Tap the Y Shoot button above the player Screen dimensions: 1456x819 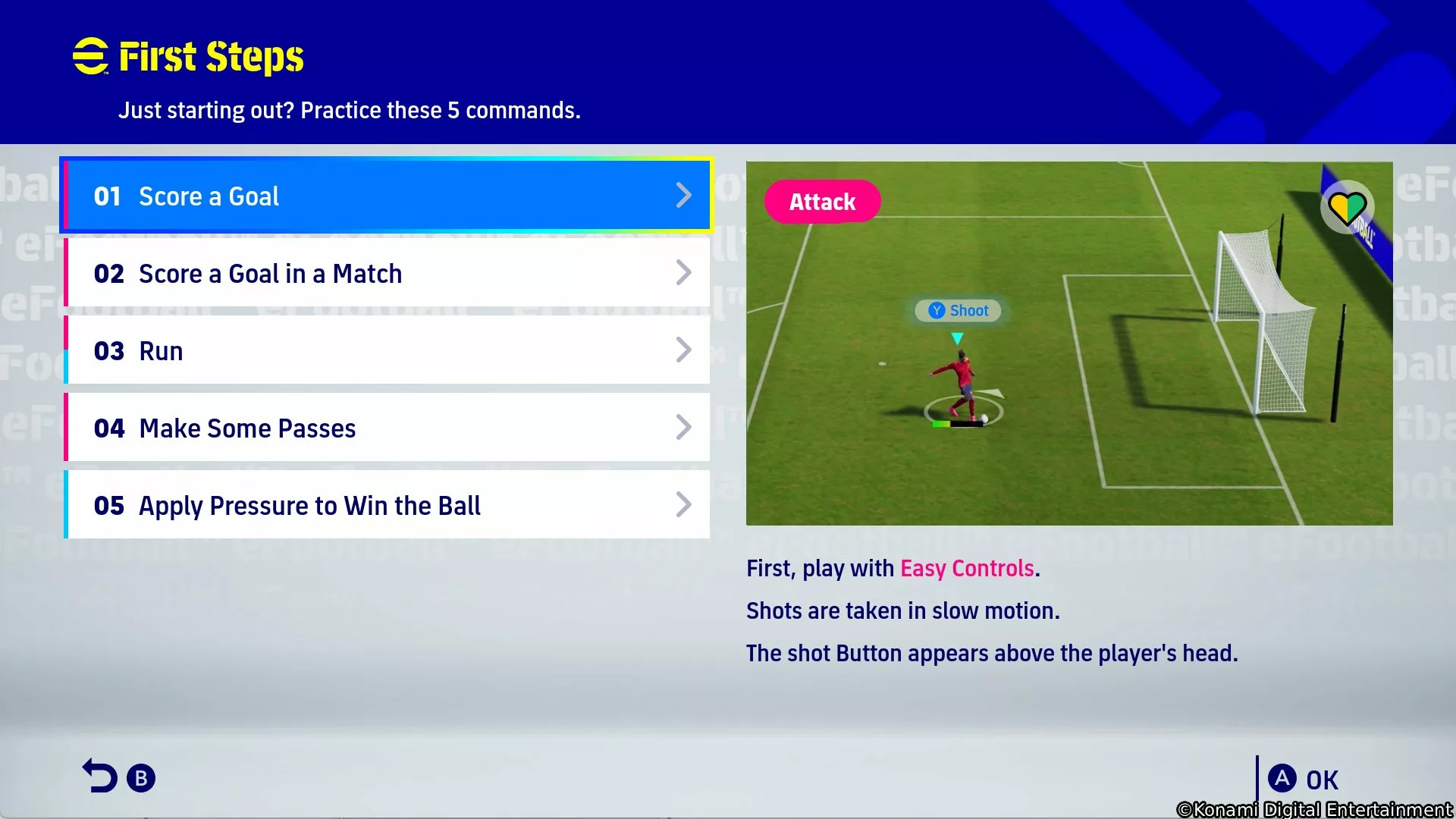[x=957, y=310]
